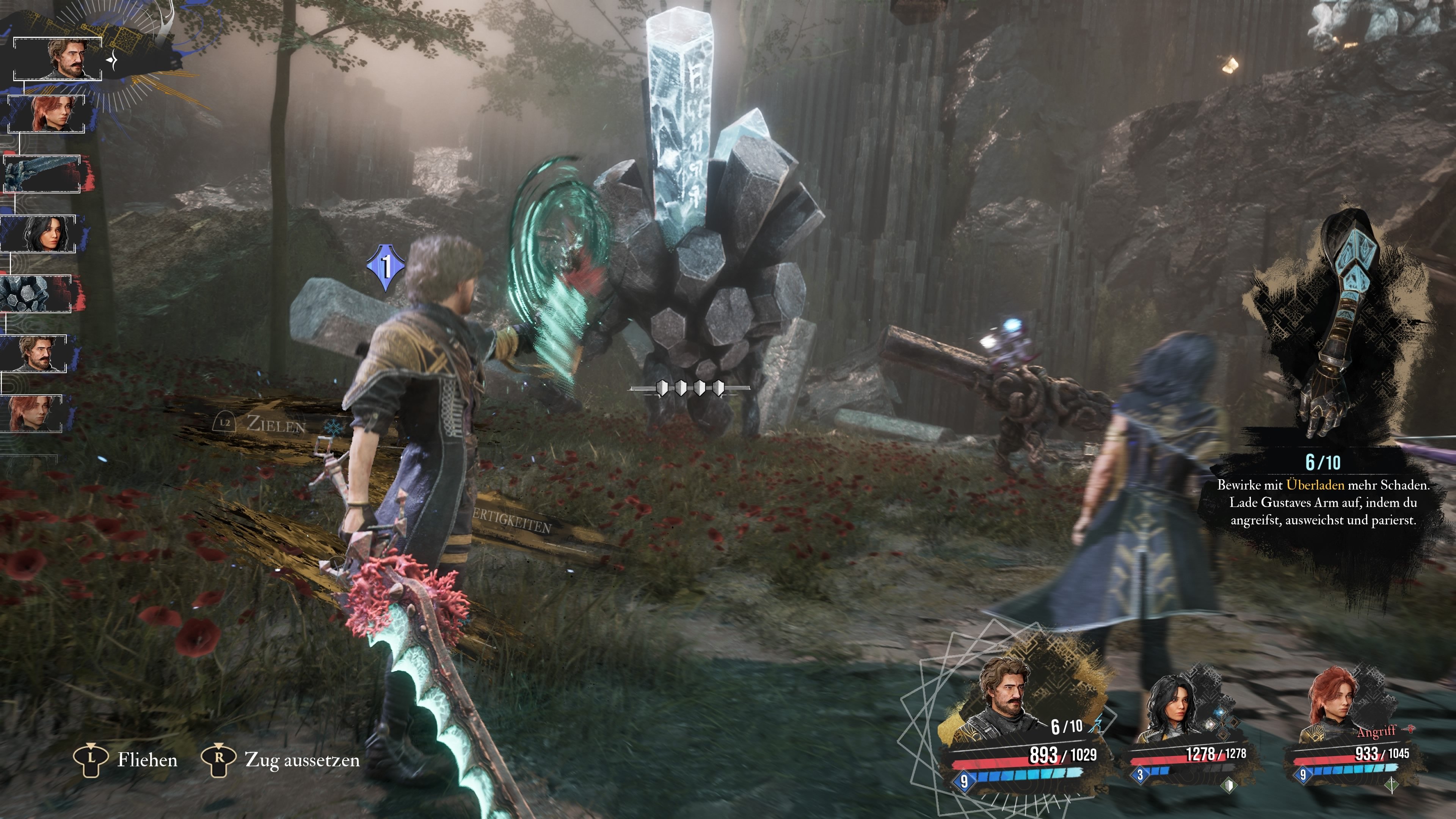The height and width of the screenshot is (819, 1456).
Task: Select the Zielen command
Action: pos(275,424)
